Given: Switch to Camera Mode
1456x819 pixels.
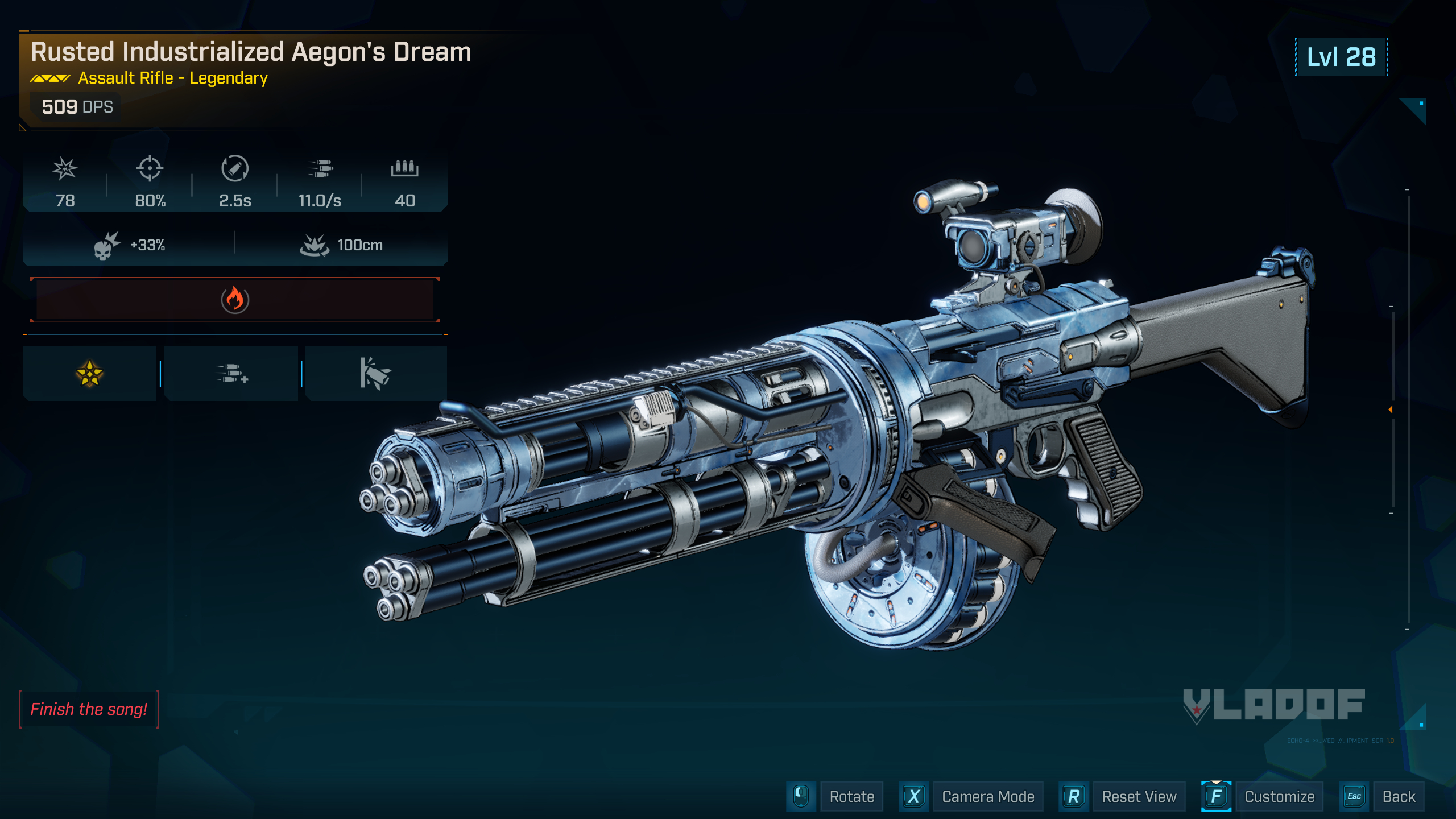Looking at the screenshot, I should 987,796.
